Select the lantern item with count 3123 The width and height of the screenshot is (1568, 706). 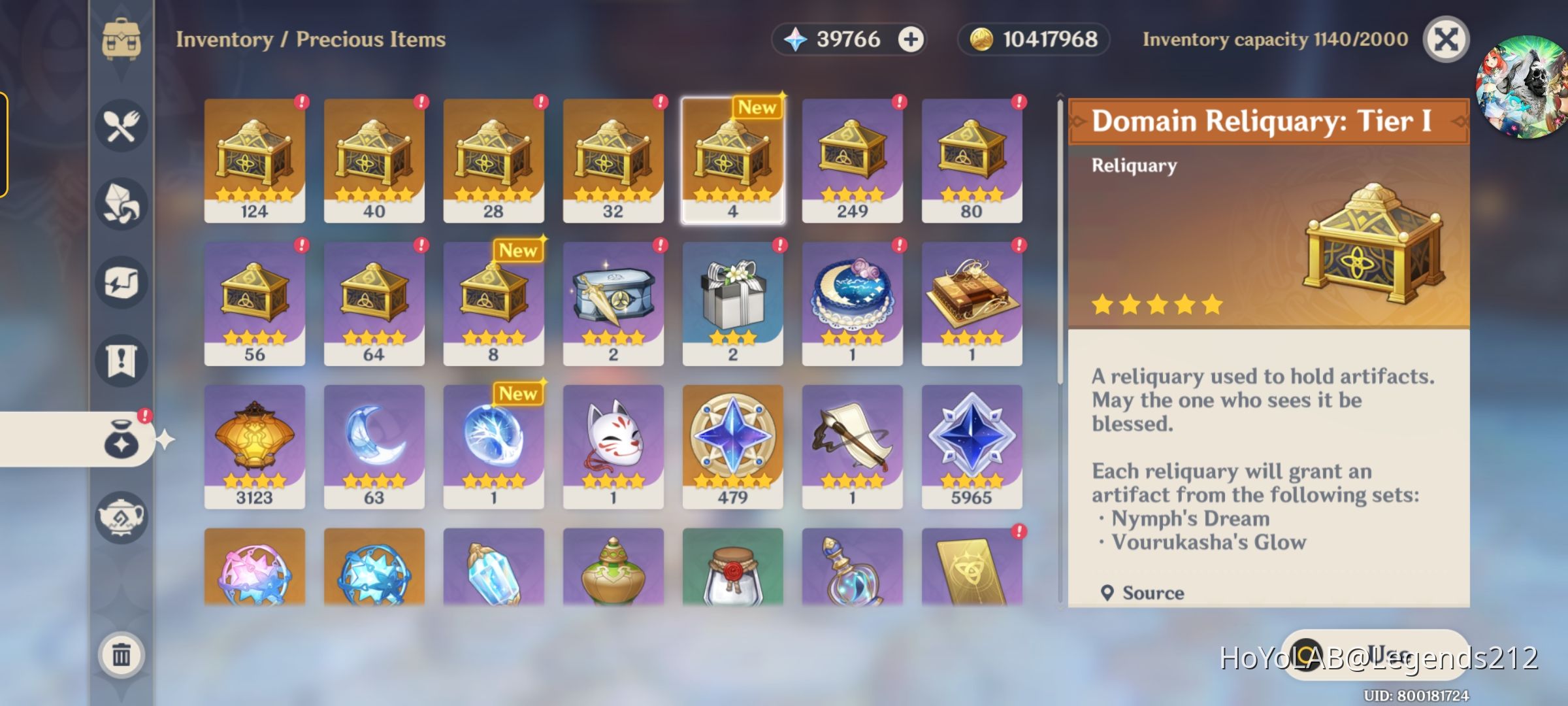254,445
